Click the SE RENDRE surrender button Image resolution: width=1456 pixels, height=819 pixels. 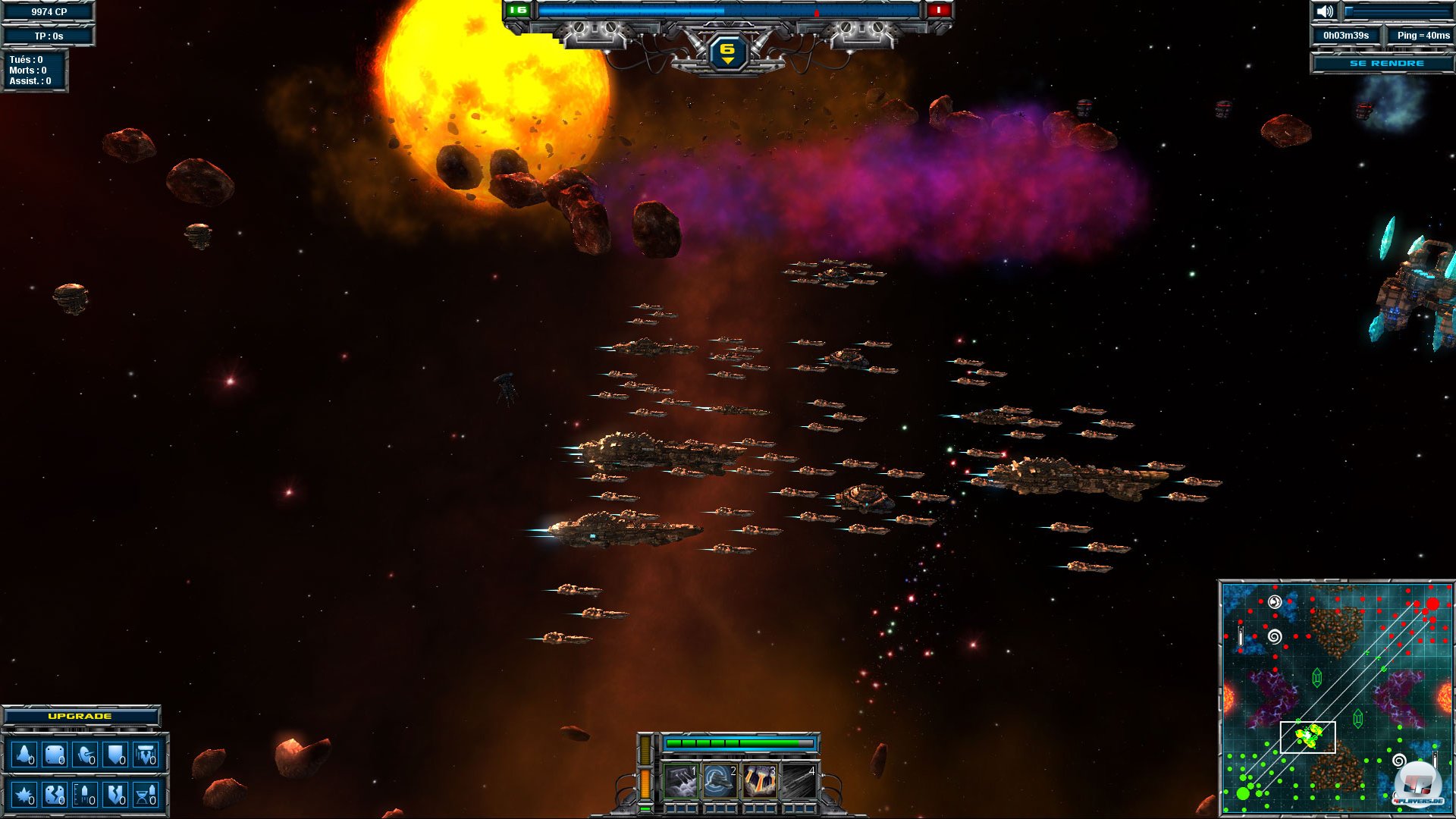1385,64
